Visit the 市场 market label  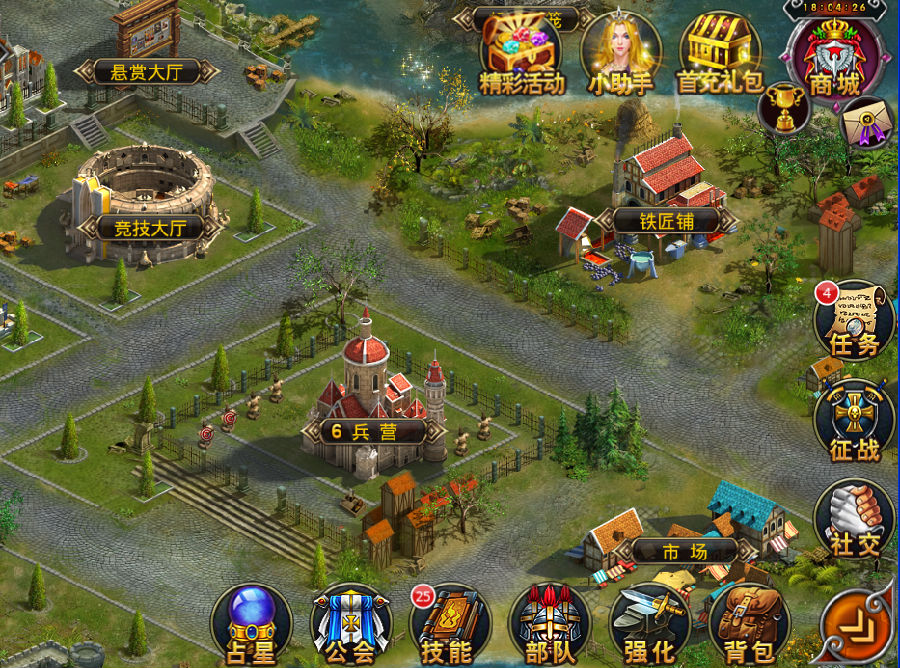point(684,551)
